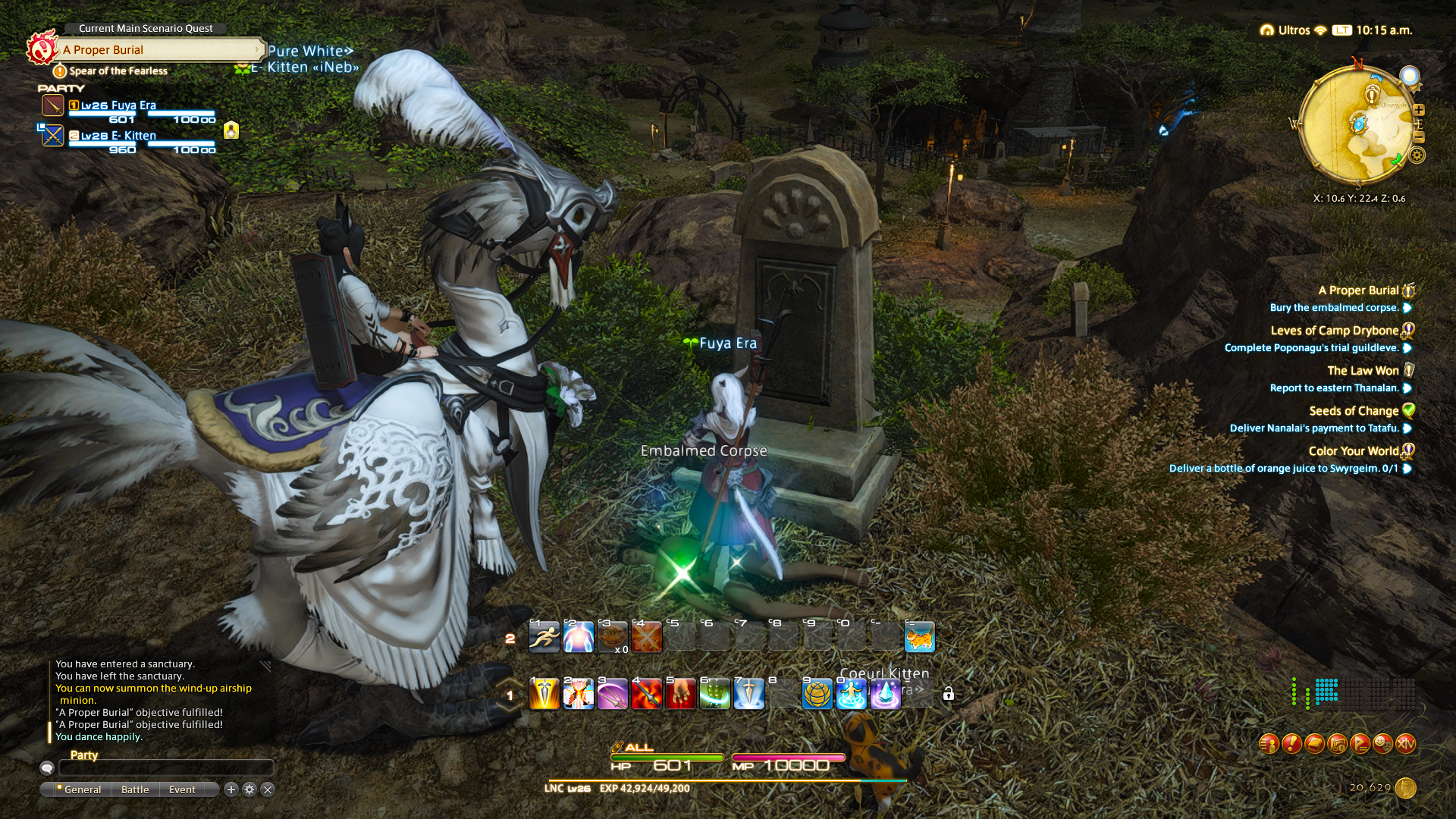Open the minimap settings gear
The width and height of the screenshot is (1456, 819).
pos(1417,156)
